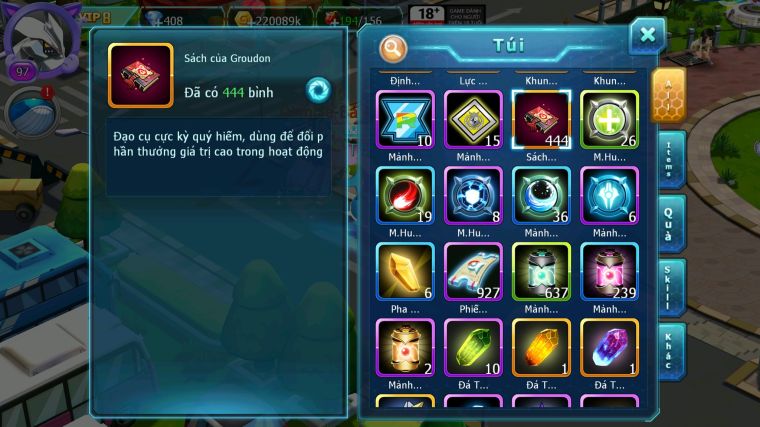
Task: Close the Túi bag window
Action: [x=647, y=36]
